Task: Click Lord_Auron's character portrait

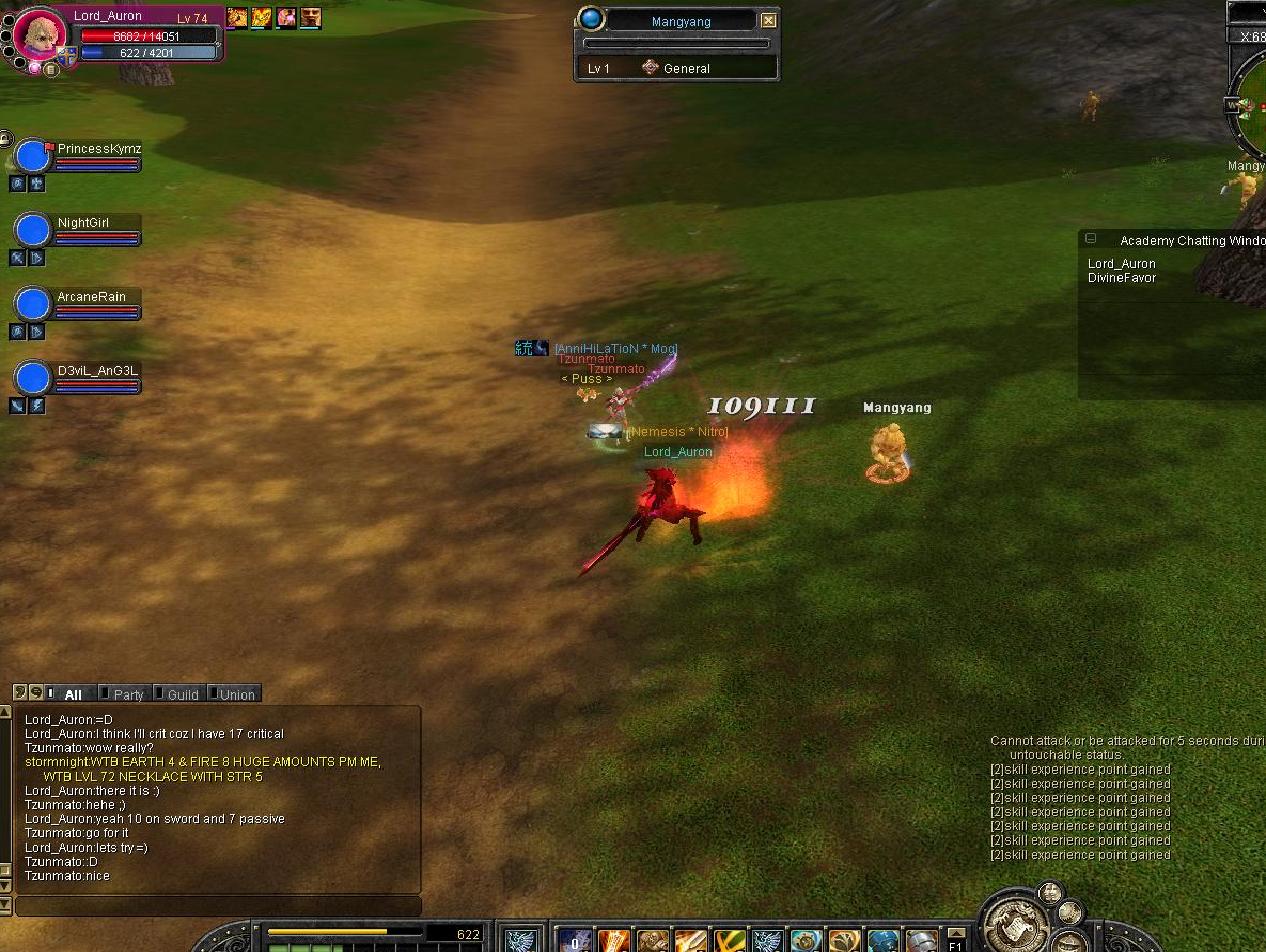Action: pos(39,35)
